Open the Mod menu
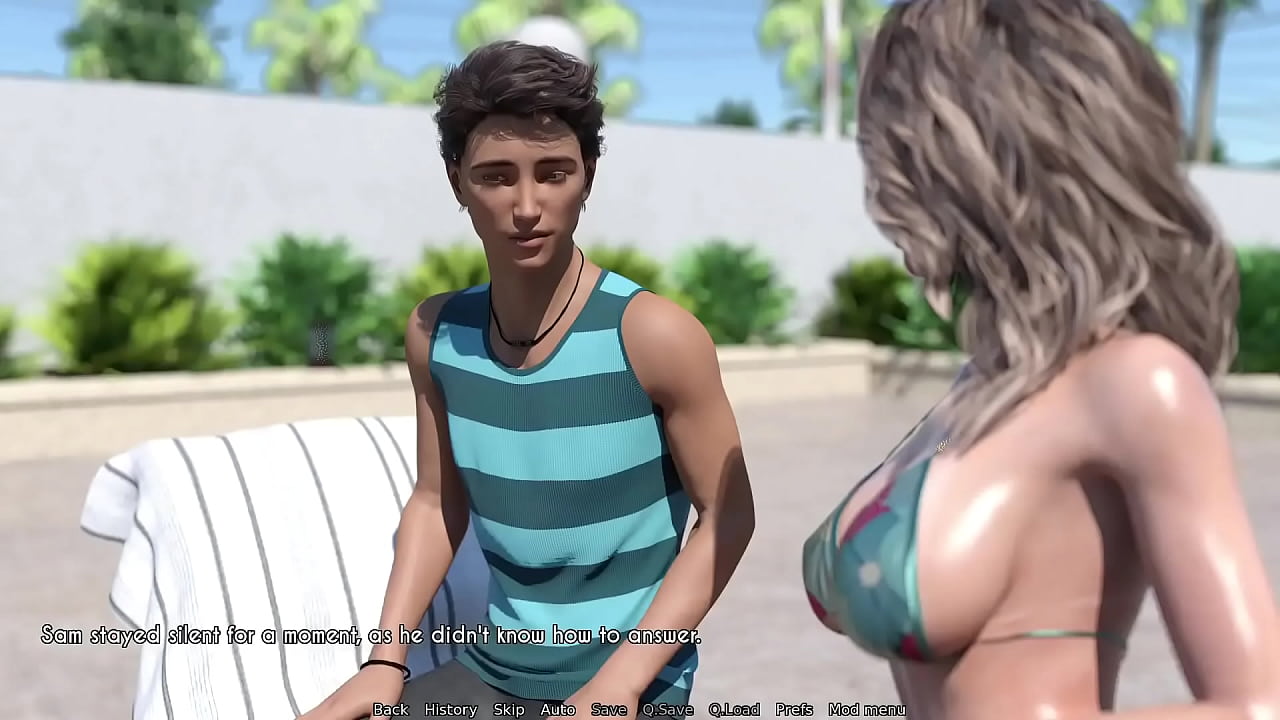 point(866,709)
